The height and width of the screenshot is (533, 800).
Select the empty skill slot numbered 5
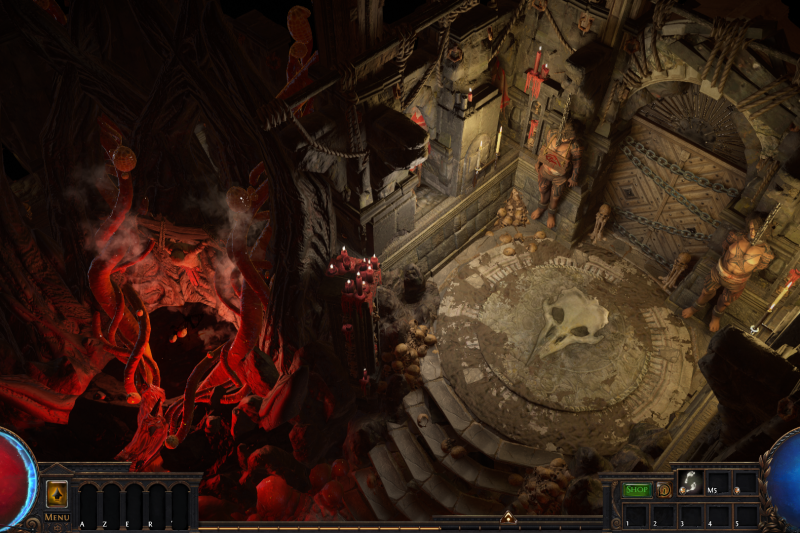745,513
